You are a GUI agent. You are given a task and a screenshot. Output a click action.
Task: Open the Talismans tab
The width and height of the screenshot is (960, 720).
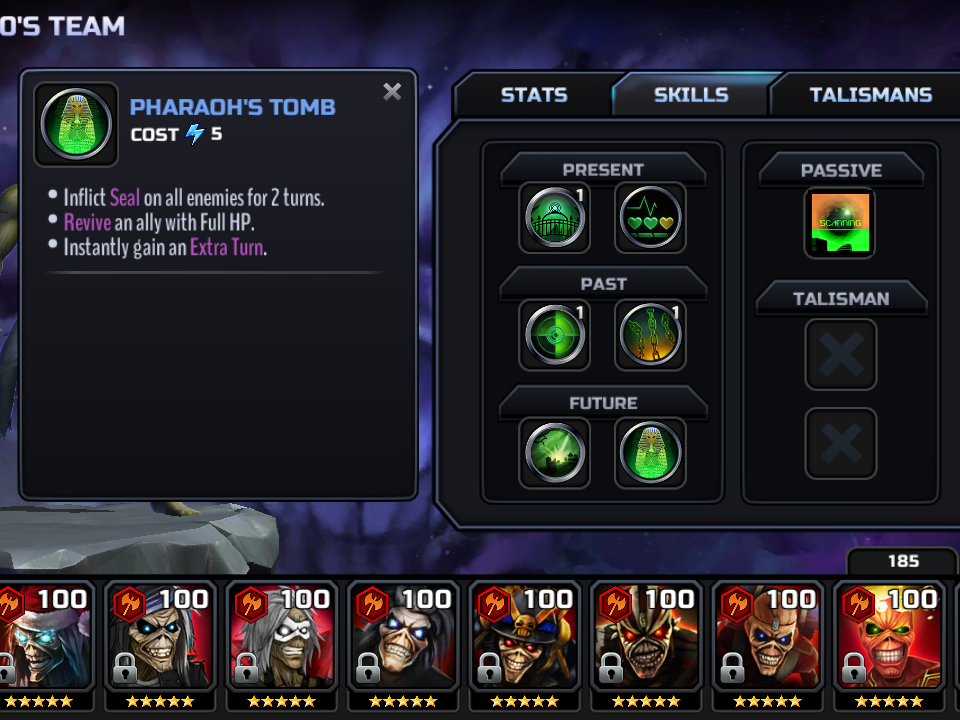click(x=870, y=95)
